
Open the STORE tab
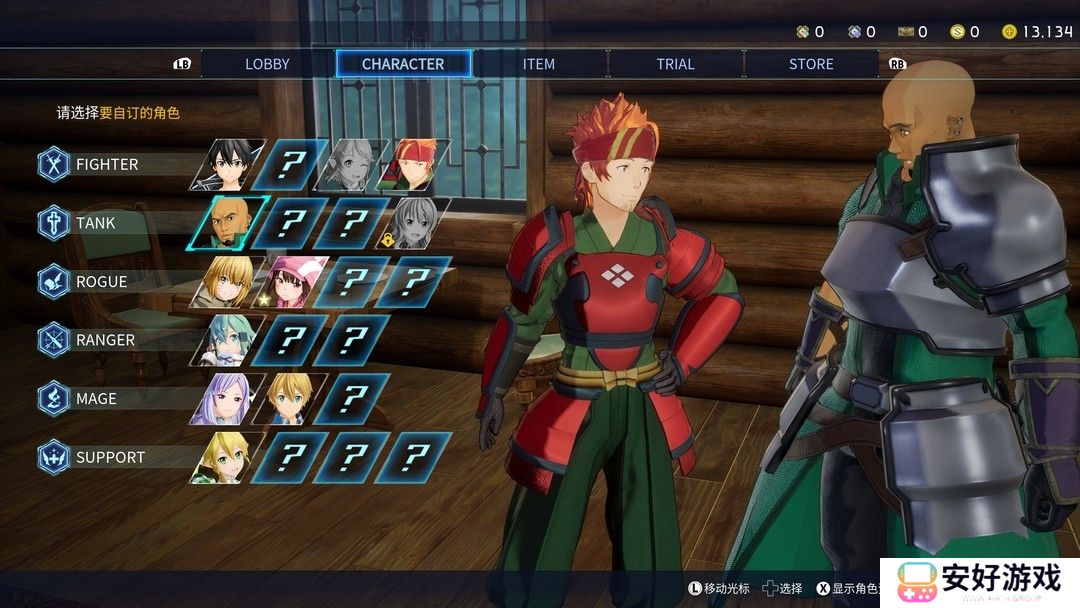click(x=811, y=64)
